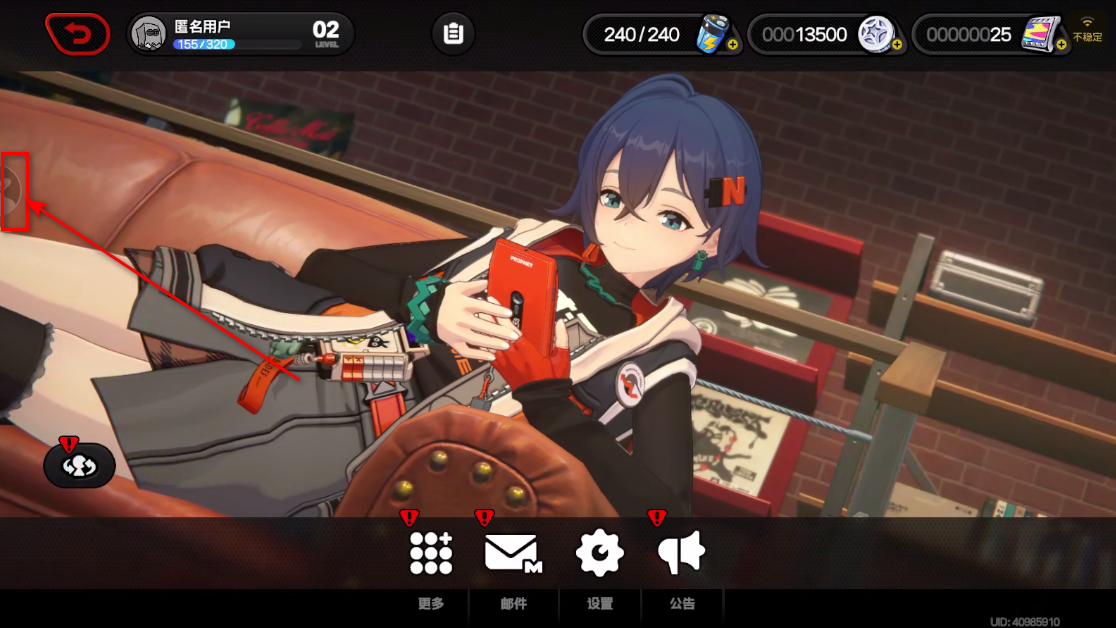This screenshot has width=1116, height=628.
Task: Click the red back arrow button
Action: (x=77, y=34)
